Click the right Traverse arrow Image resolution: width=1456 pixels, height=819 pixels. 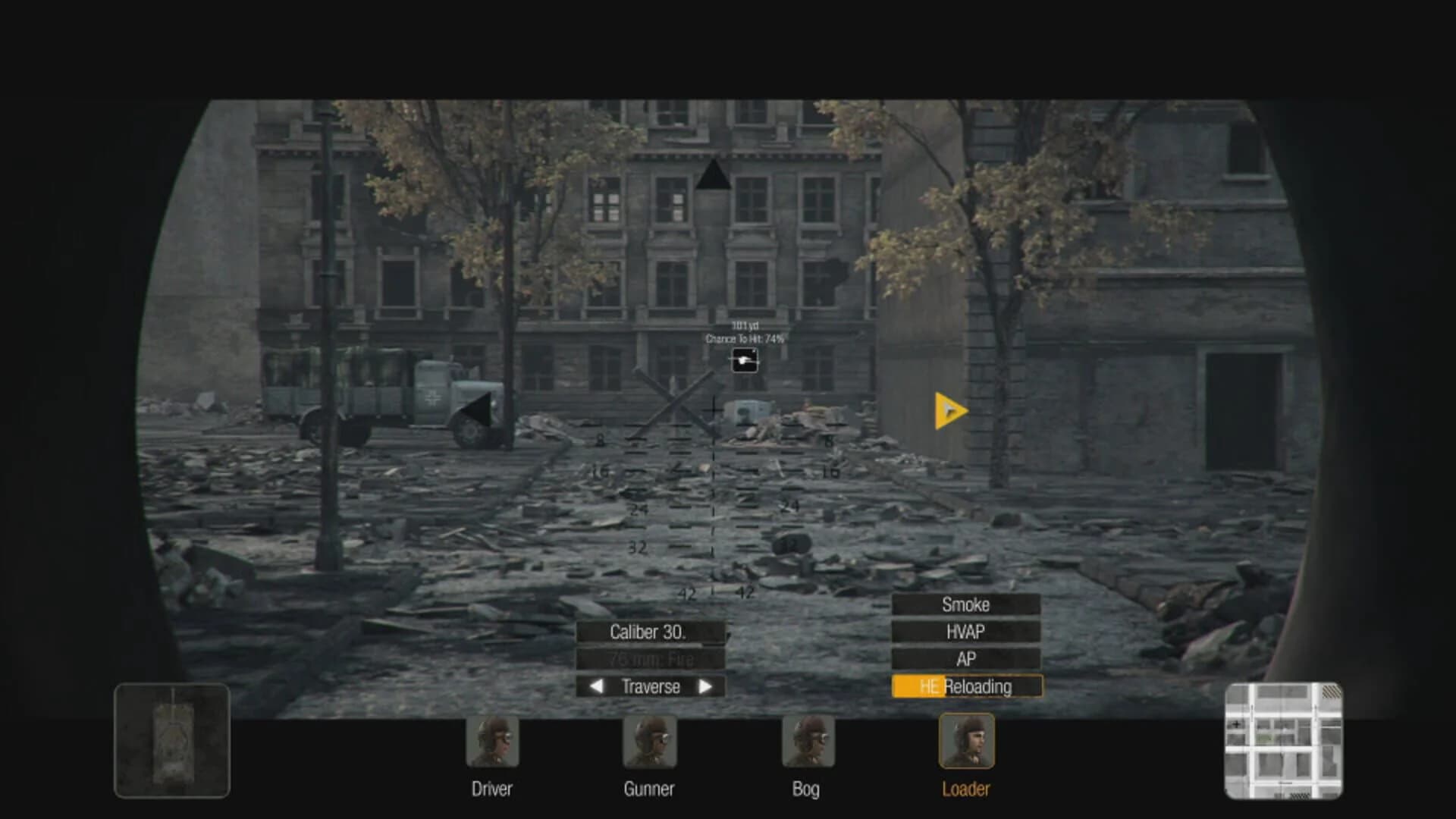pos(707,687)
